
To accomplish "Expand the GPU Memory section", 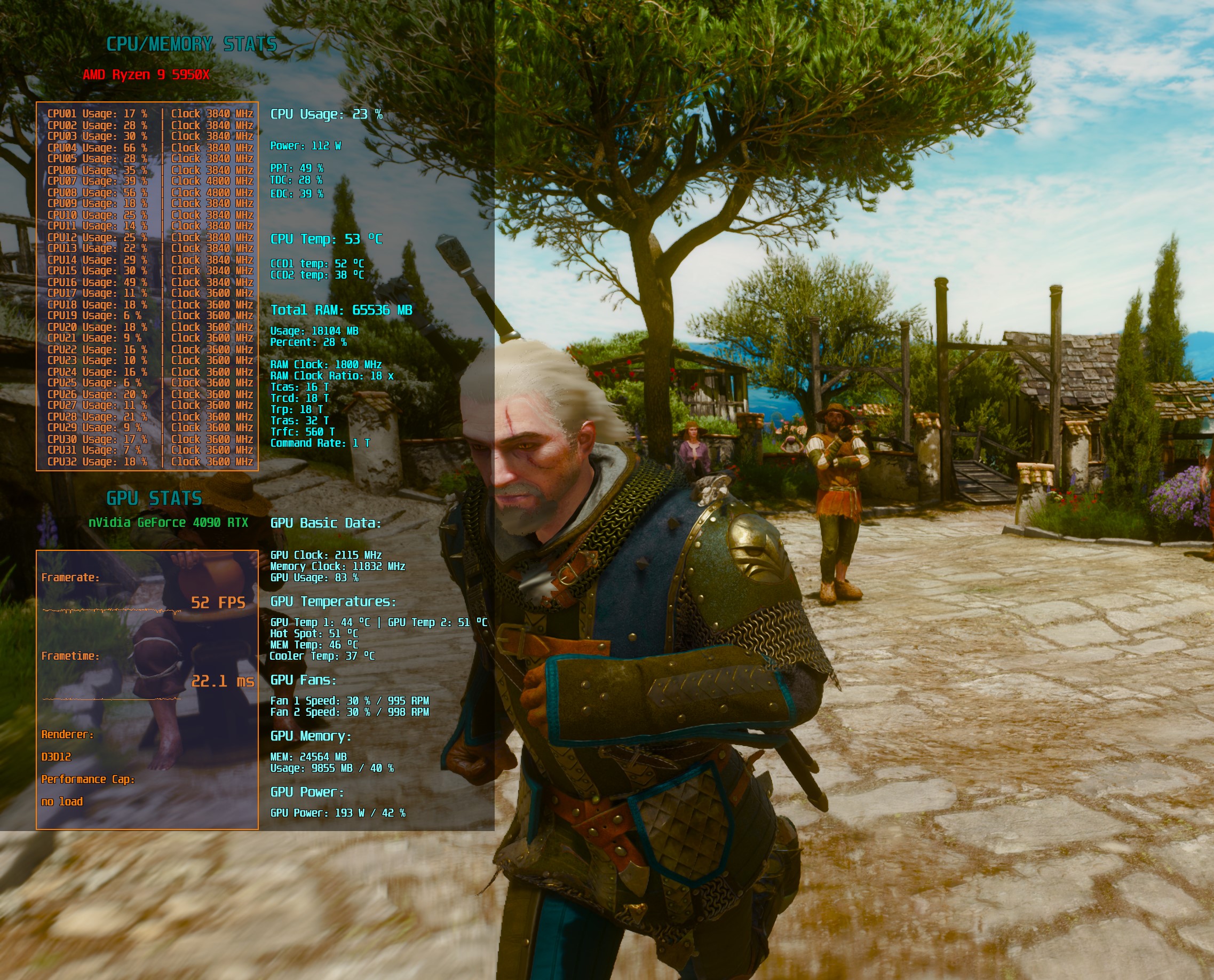I will click(x=312, y=737).
